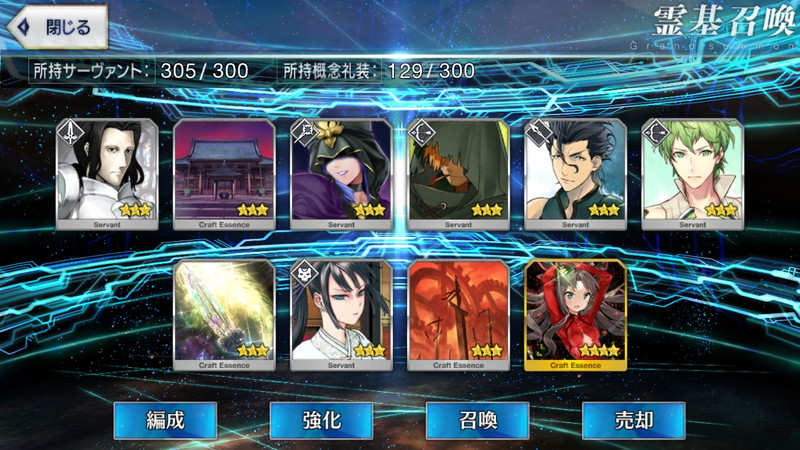The image size is (800, 450).
Task: Open the 強化 enhancement menu
Action: pyautogui.click(x=320, y=420)
